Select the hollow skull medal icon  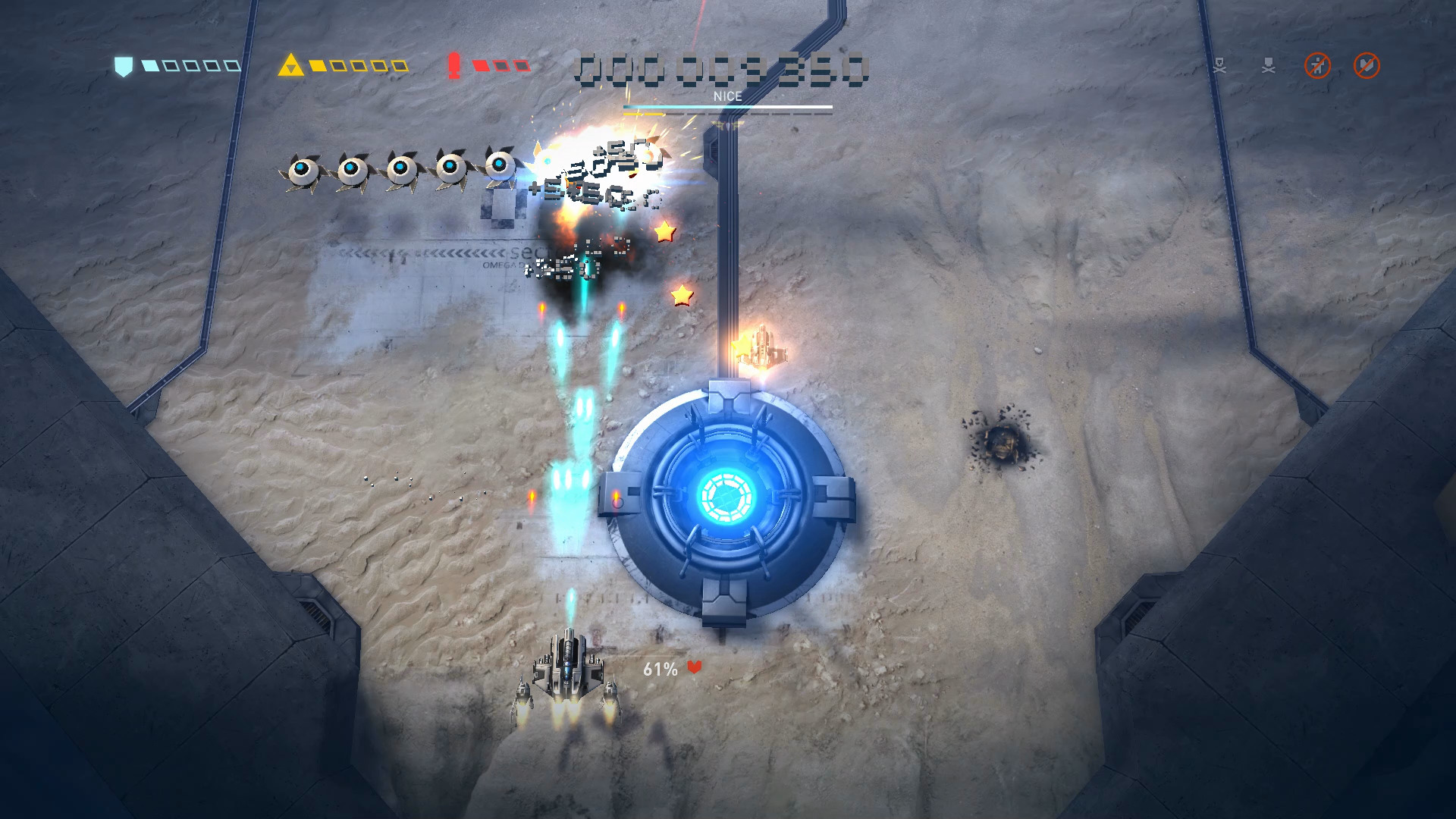[1219, 66]
